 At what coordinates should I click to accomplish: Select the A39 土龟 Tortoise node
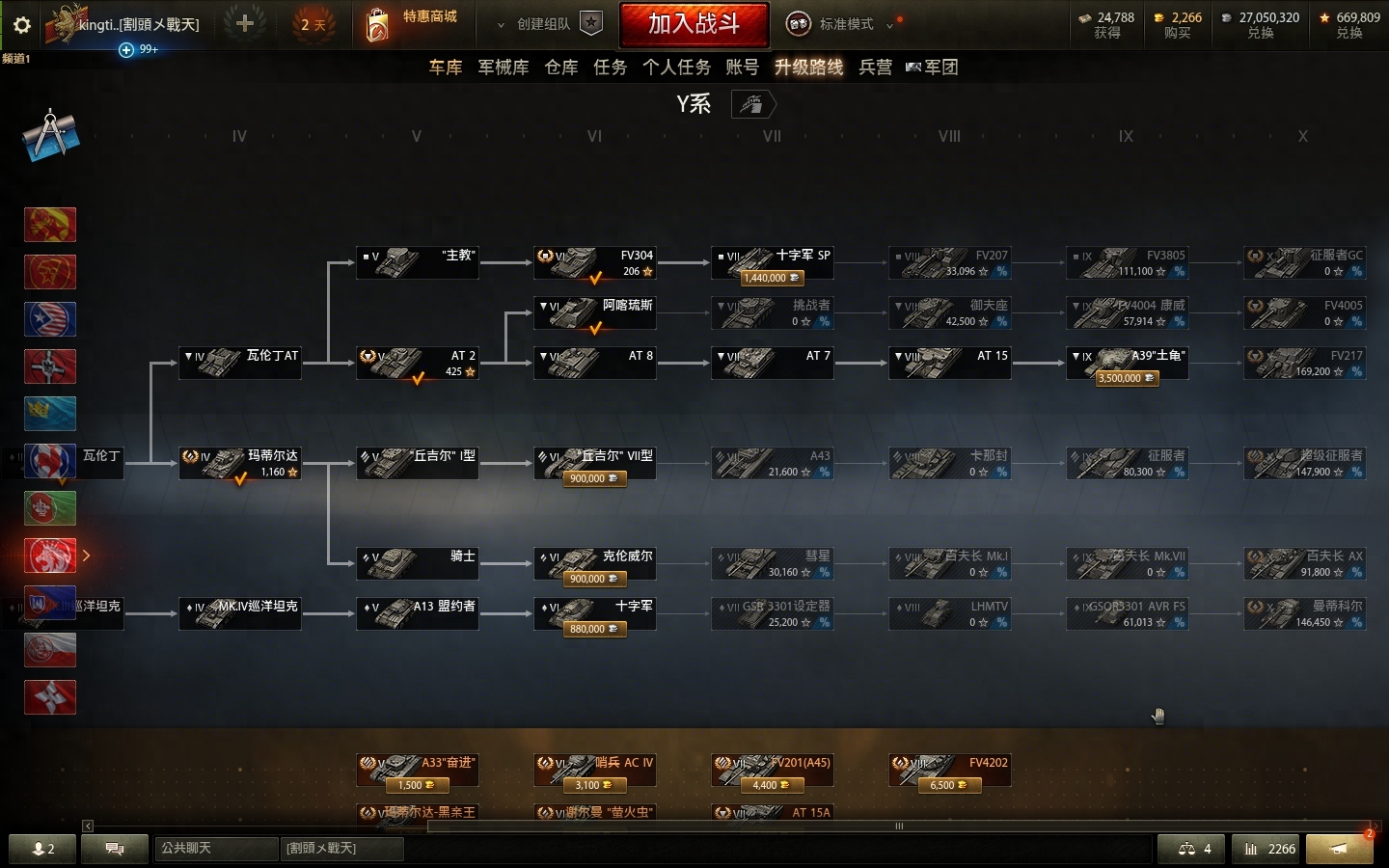[x=1127, y=365]
